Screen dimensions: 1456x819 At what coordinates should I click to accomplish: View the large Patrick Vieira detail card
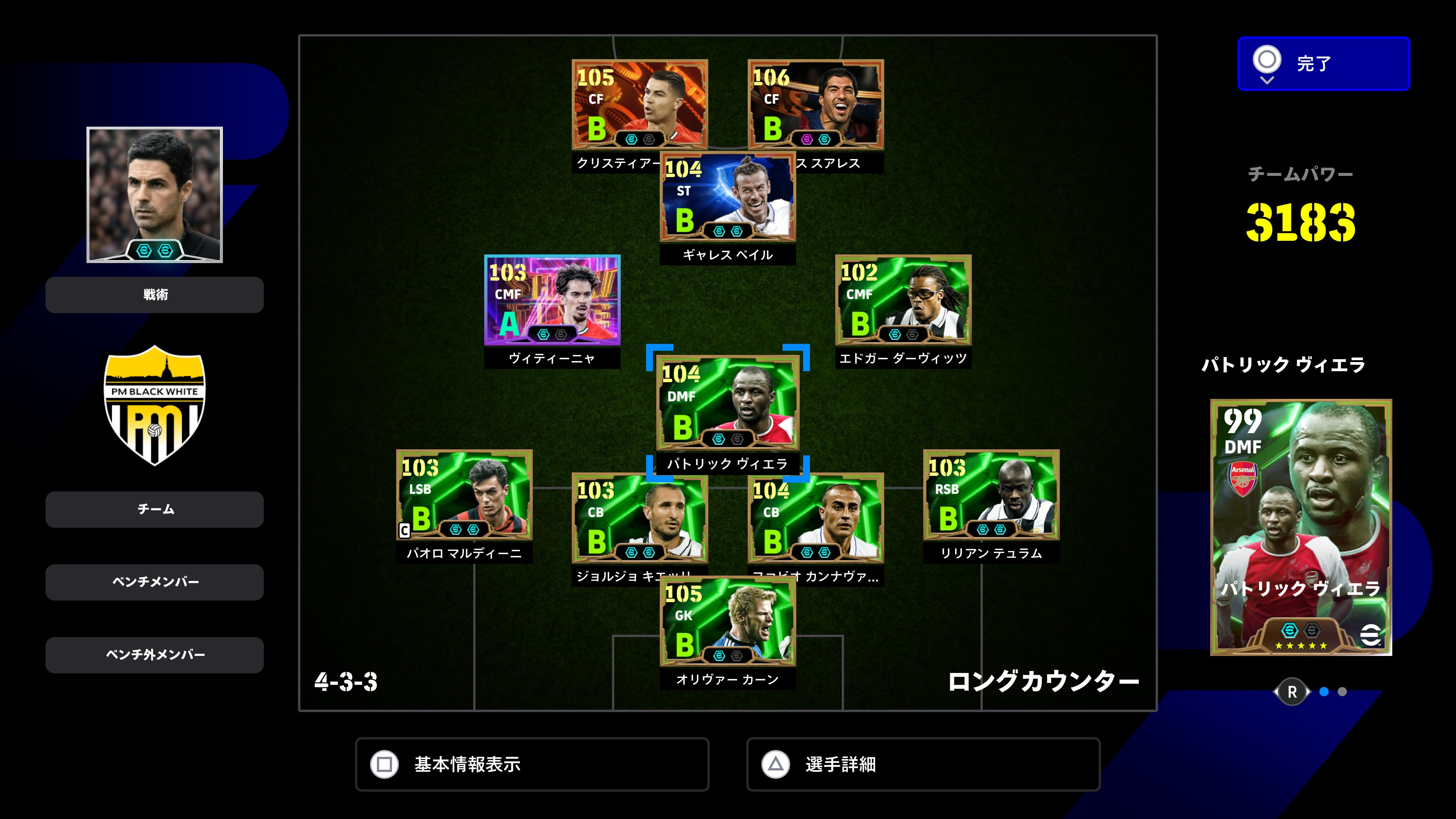click(x=1300, y=527)
